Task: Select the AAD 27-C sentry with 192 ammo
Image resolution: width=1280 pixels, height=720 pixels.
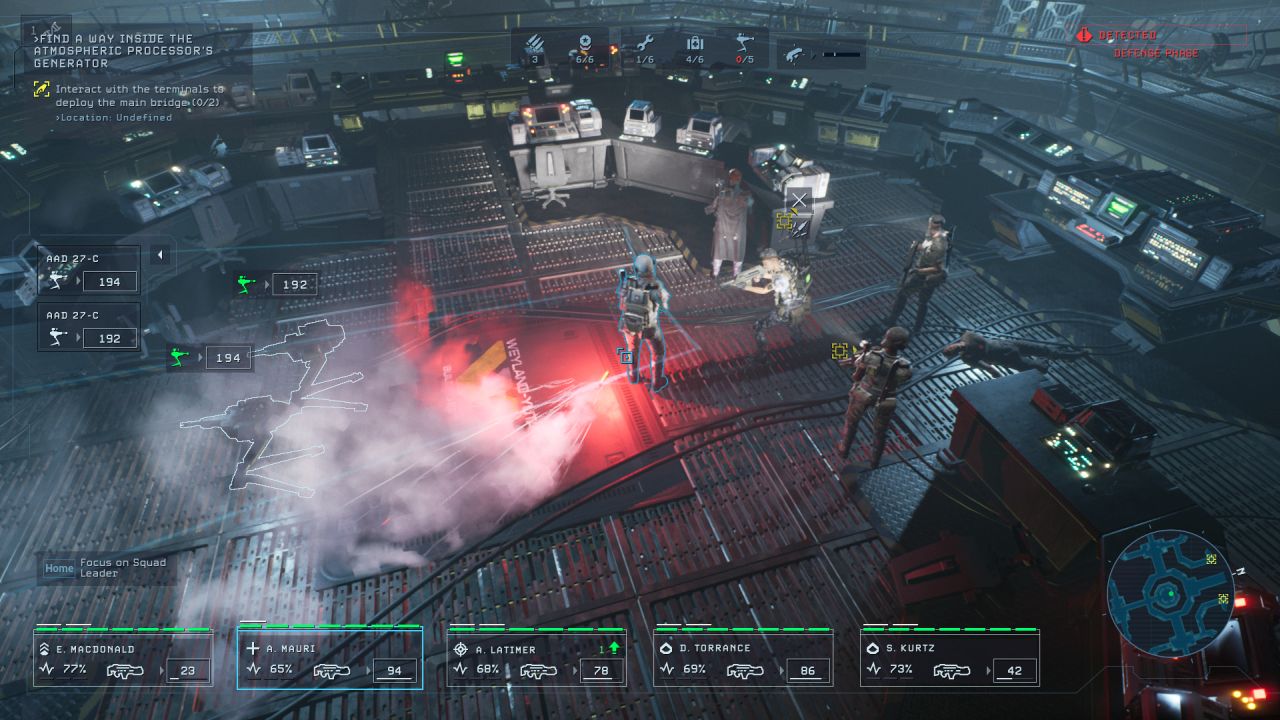Action: click(89, 328)
